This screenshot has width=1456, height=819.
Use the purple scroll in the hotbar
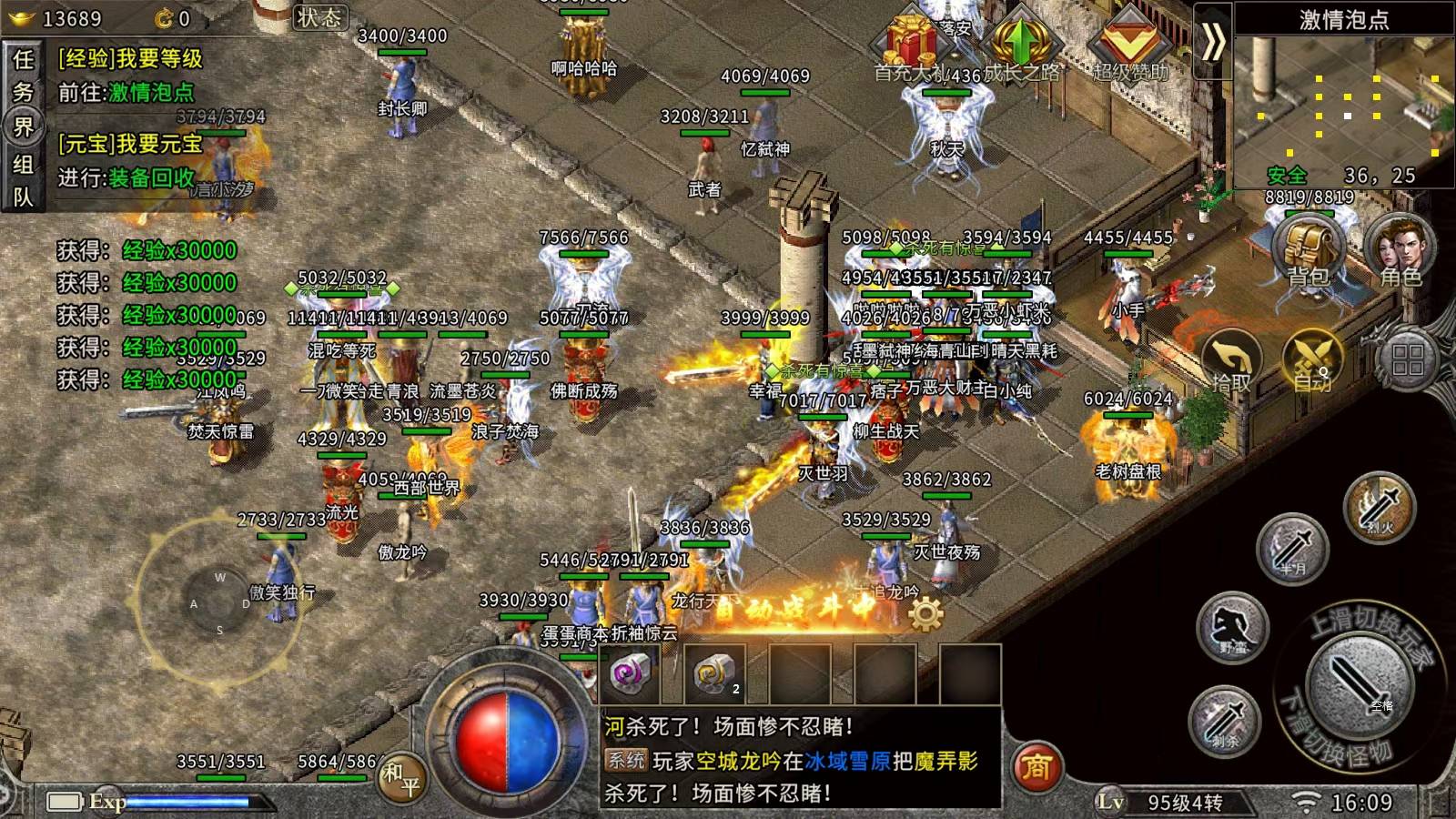[631, 675]
